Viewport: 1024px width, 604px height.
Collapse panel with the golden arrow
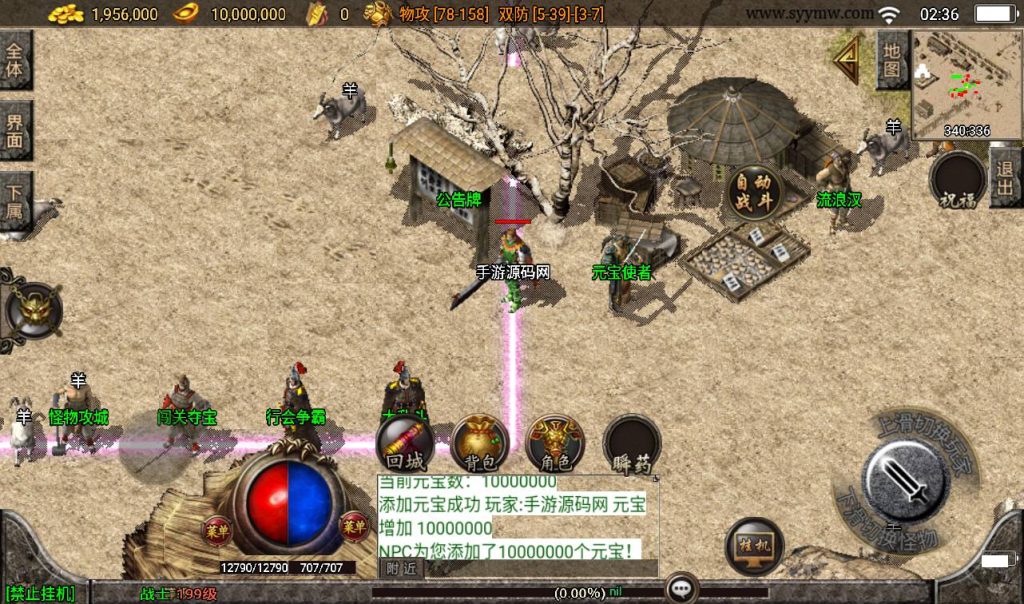coord(849,60)
